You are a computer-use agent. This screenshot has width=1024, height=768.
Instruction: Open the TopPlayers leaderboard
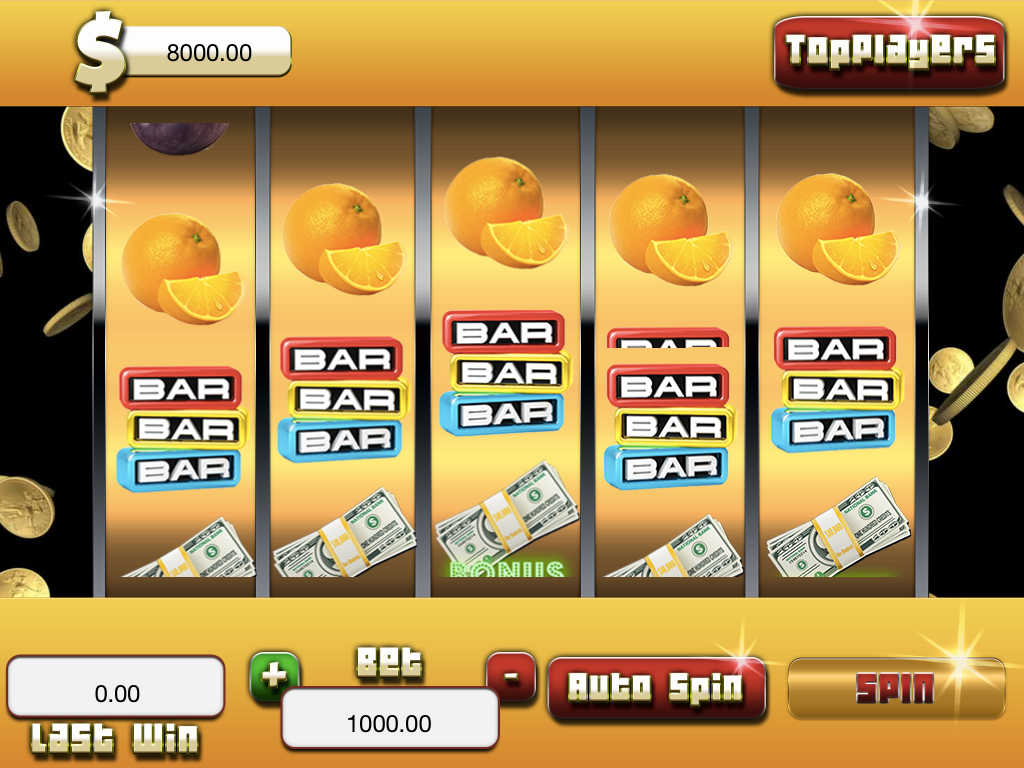[x=889, y=50]
